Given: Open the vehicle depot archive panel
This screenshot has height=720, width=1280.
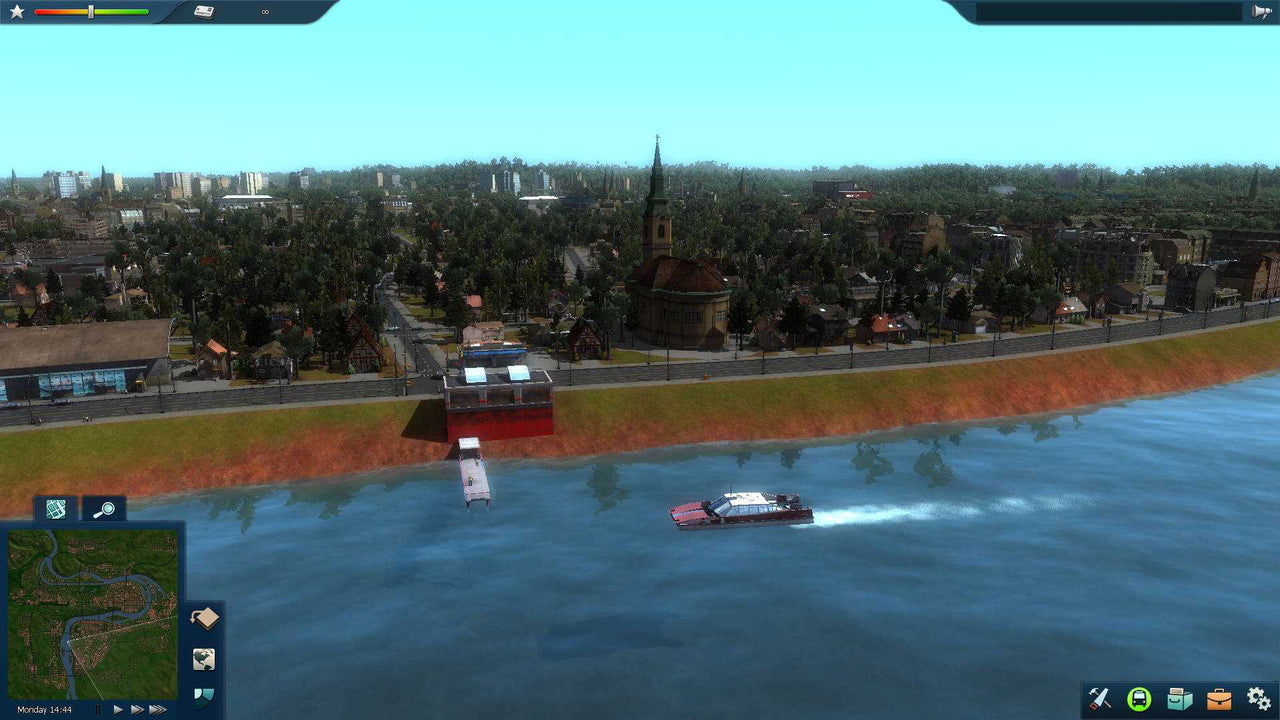Looking at the screenshot, I should click(x=1180, y=698).
